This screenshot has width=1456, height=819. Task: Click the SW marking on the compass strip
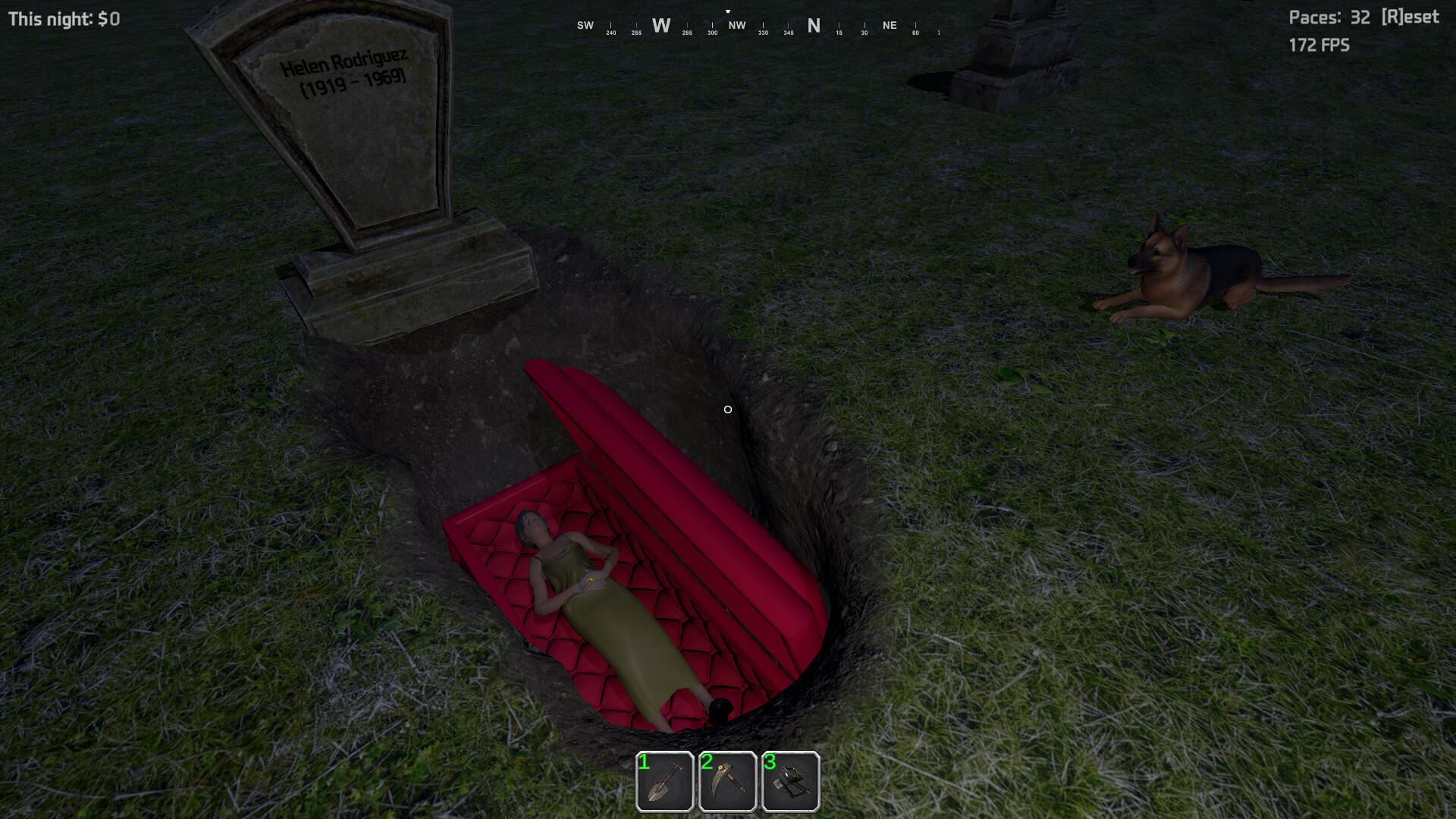click(585, 25)
